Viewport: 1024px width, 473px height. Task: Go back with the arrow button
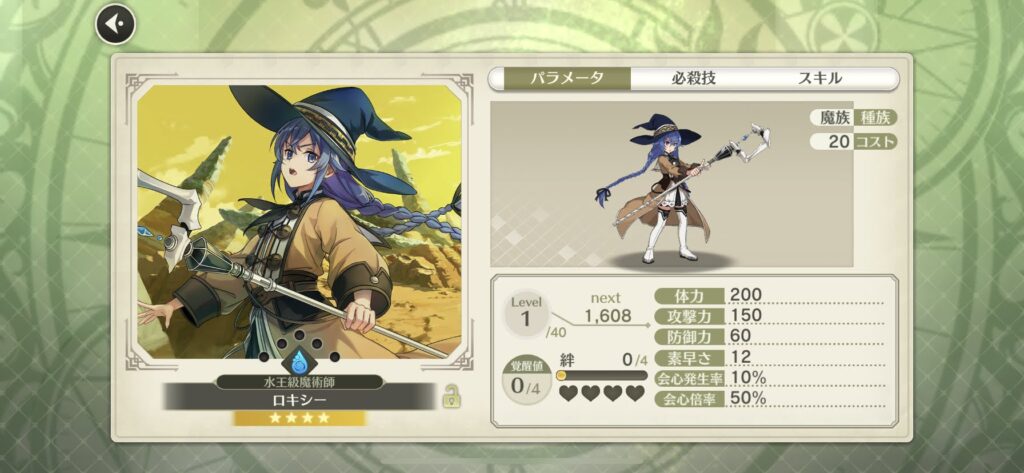pos(115,24)
